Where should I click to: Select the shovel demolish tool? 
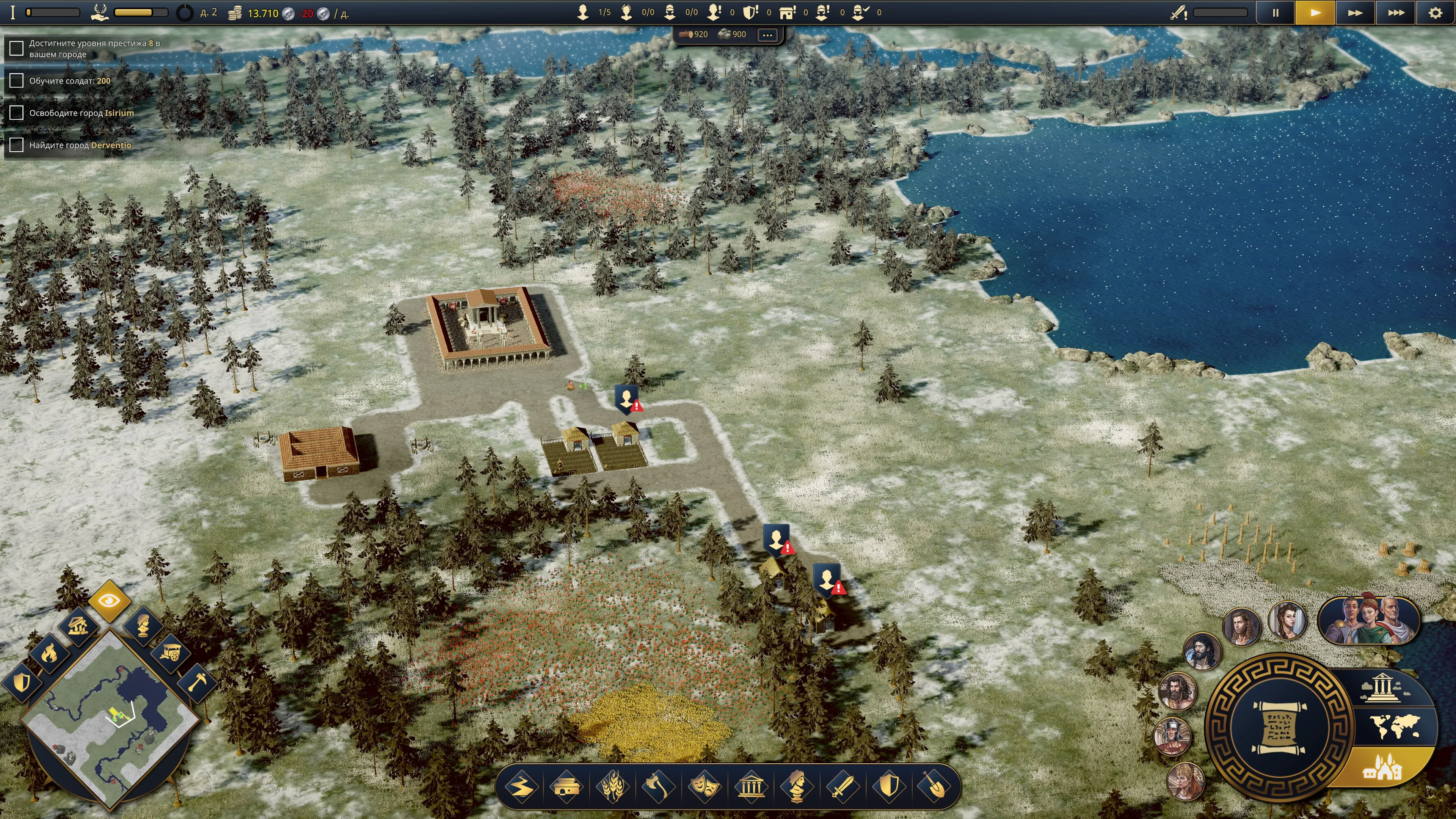pos(934,786)
